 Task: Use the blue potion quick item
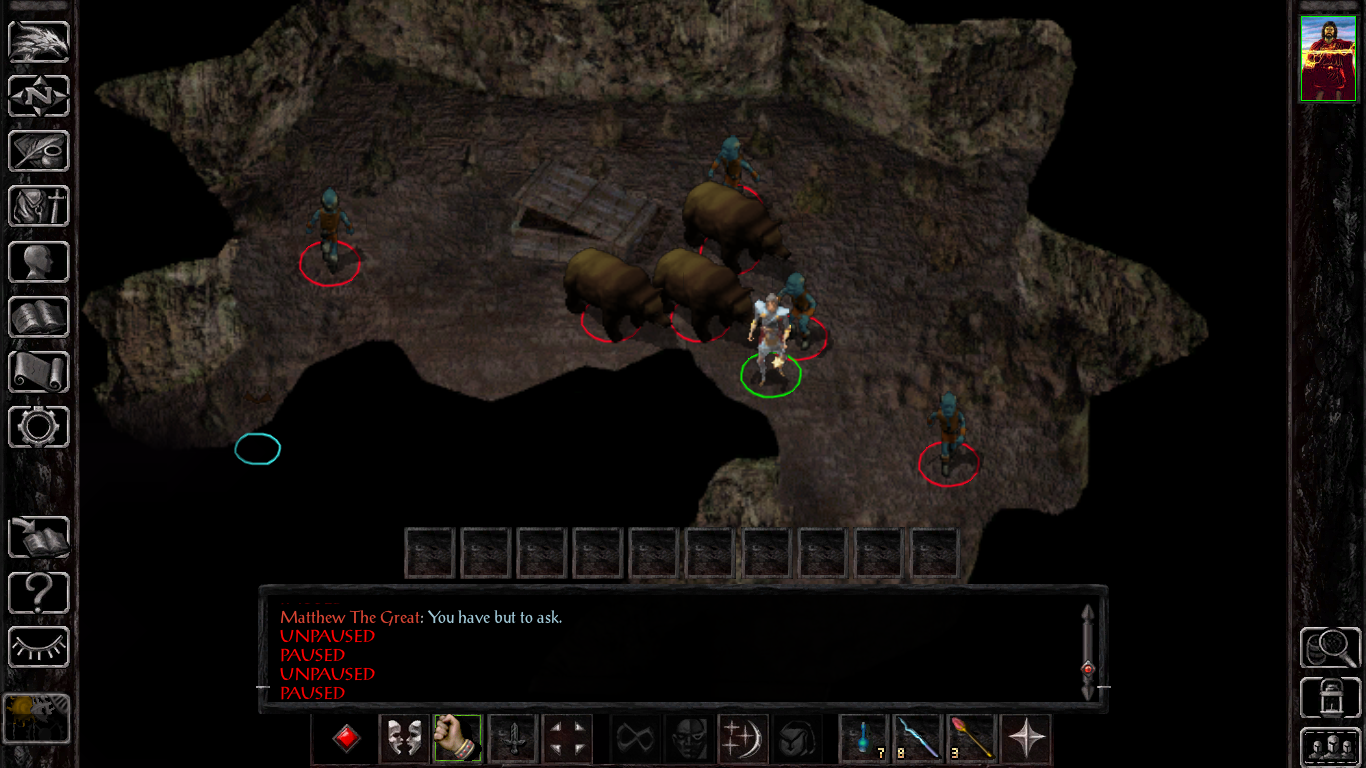(x=864, y=740)
